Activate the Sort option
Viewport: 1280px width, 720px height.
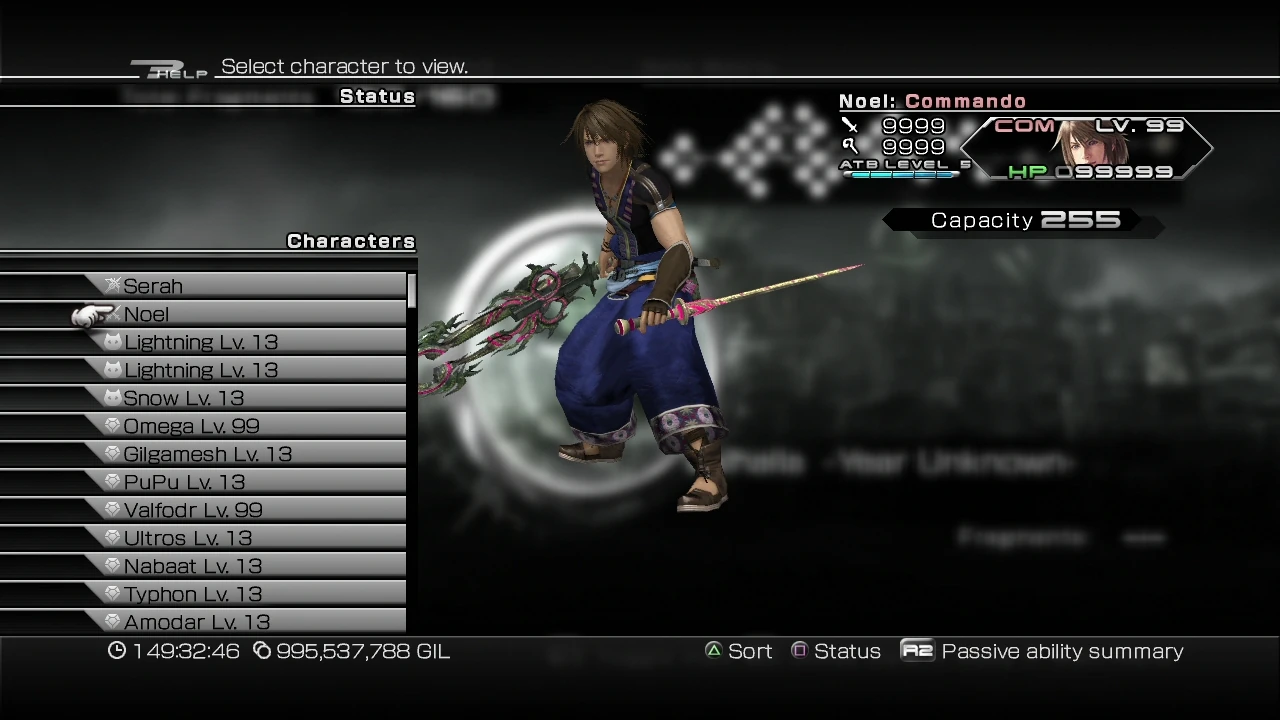[750, 650]
